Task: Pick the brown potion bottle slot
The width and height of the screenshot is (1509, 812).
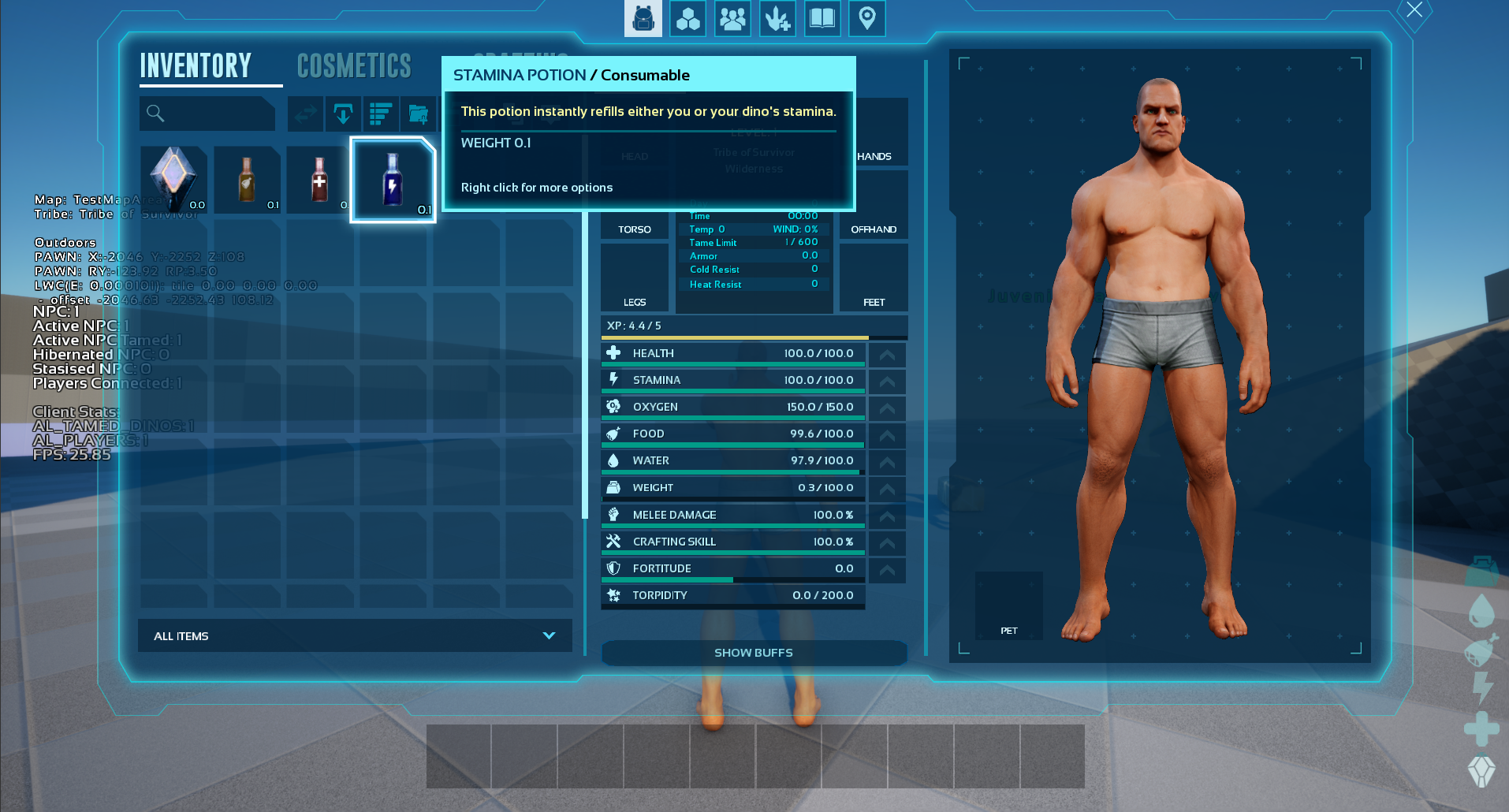Action: click(247, 180)
